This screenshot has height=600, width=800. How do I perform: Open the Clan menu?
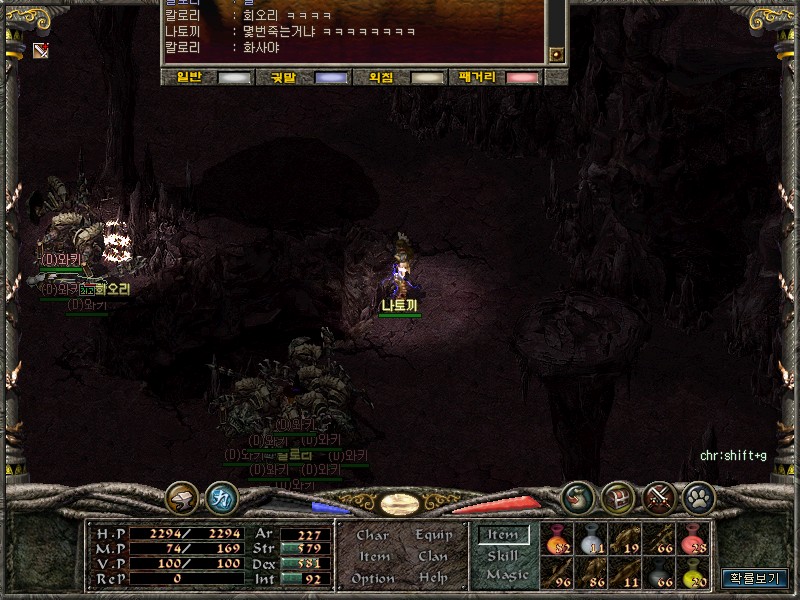coord(433,556)
